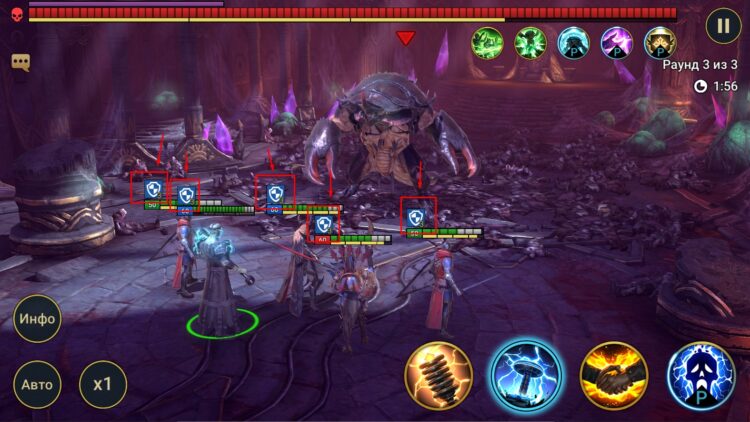Use the glowing mace handle skill
This screenshot has height=422, width=750.
click(438, 376)
